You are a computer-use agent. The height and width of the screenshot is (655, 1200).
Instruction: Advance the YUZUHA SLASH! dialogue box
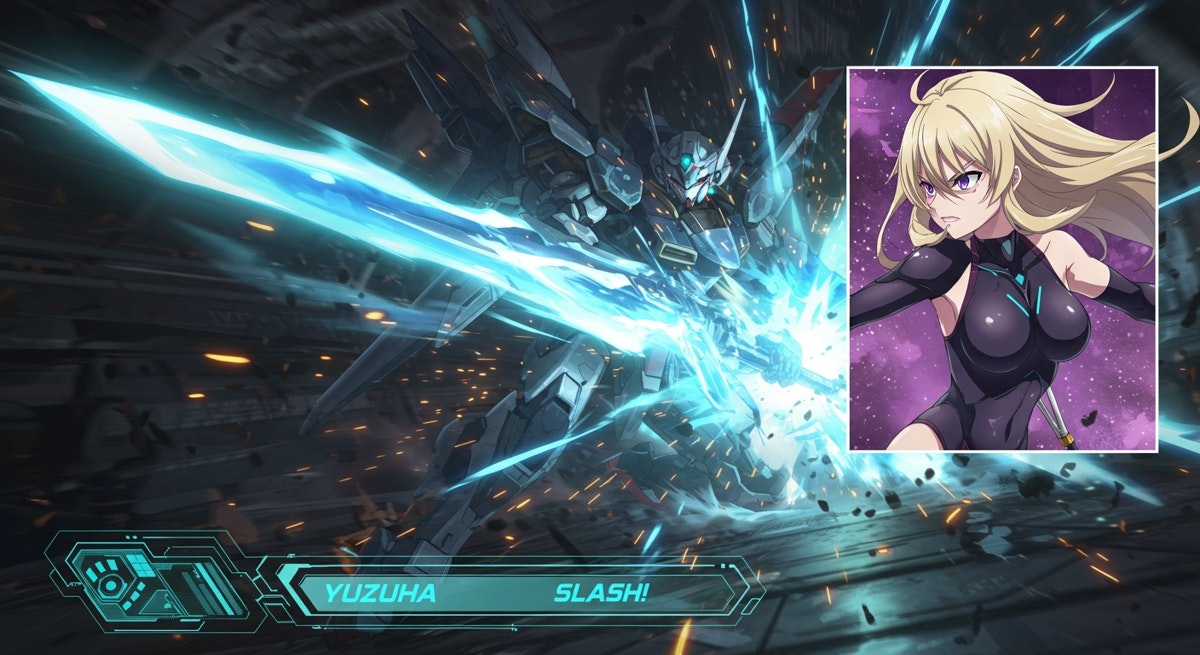click(511, 594)
